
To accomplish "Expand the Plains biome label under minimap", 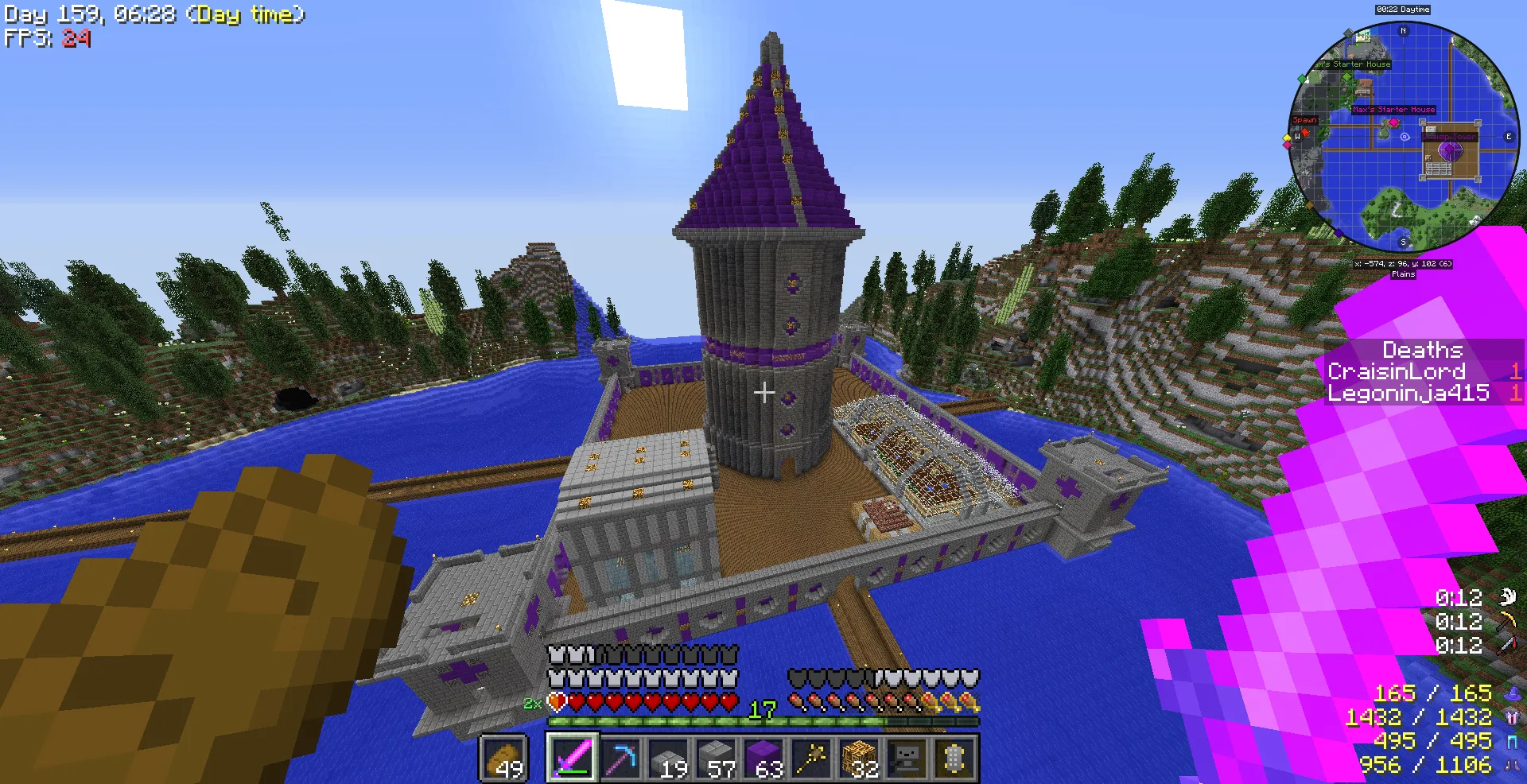I will coord(1403,274).
